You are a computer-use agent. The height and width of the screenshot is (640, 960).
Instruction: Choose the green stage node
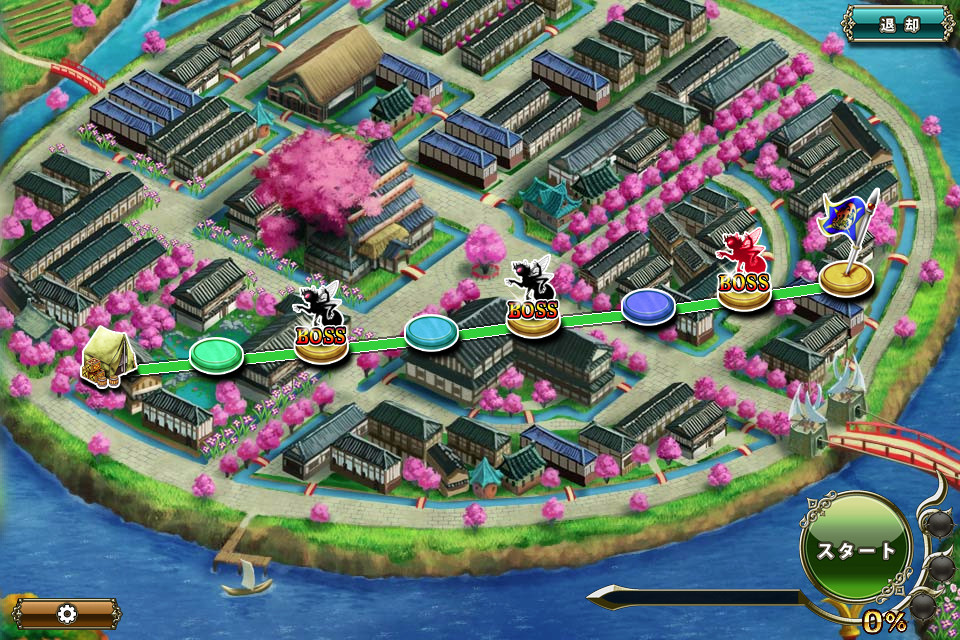coord(216,355)
